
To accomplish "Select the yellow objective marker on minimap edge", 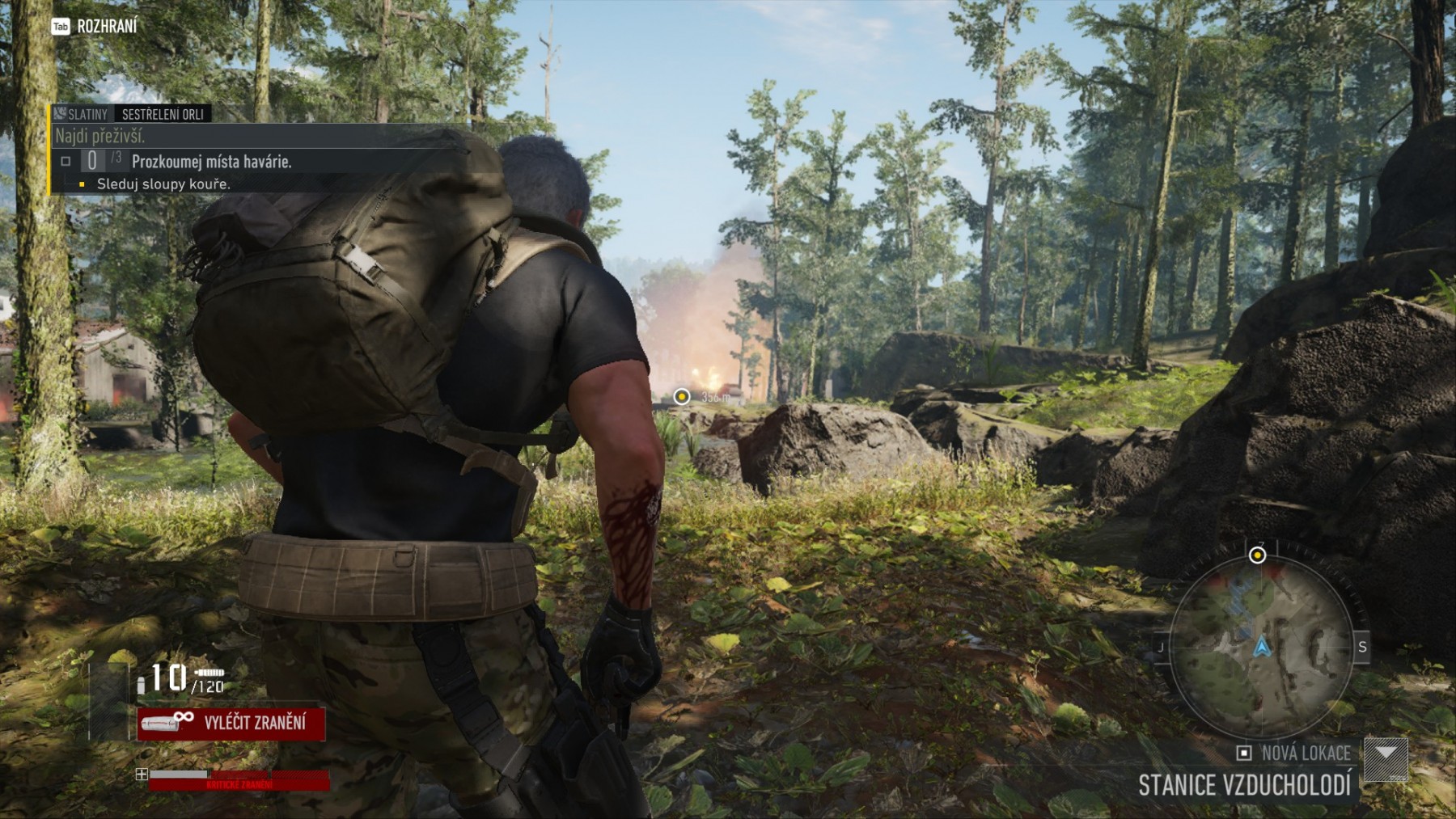I will click(1257, 555).
